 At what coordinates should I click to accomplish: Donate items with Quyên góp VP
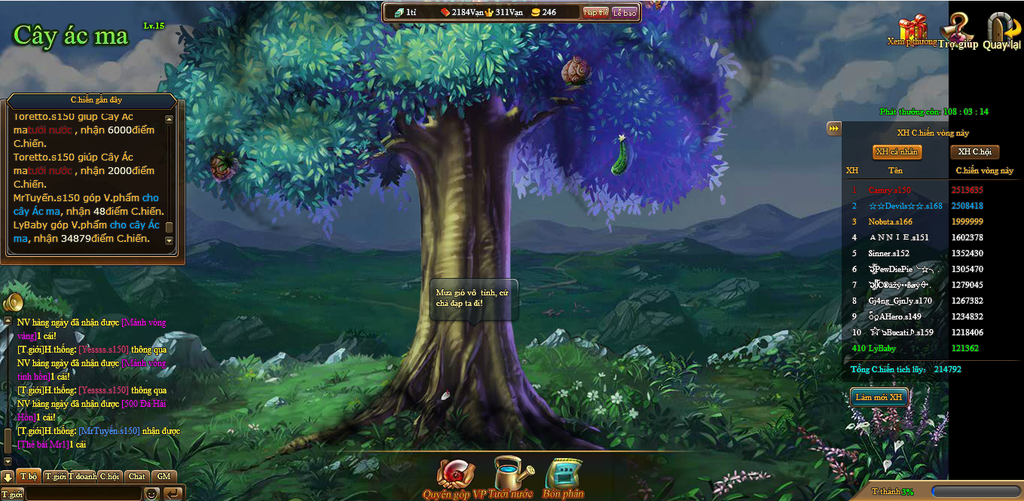point(458,478)
